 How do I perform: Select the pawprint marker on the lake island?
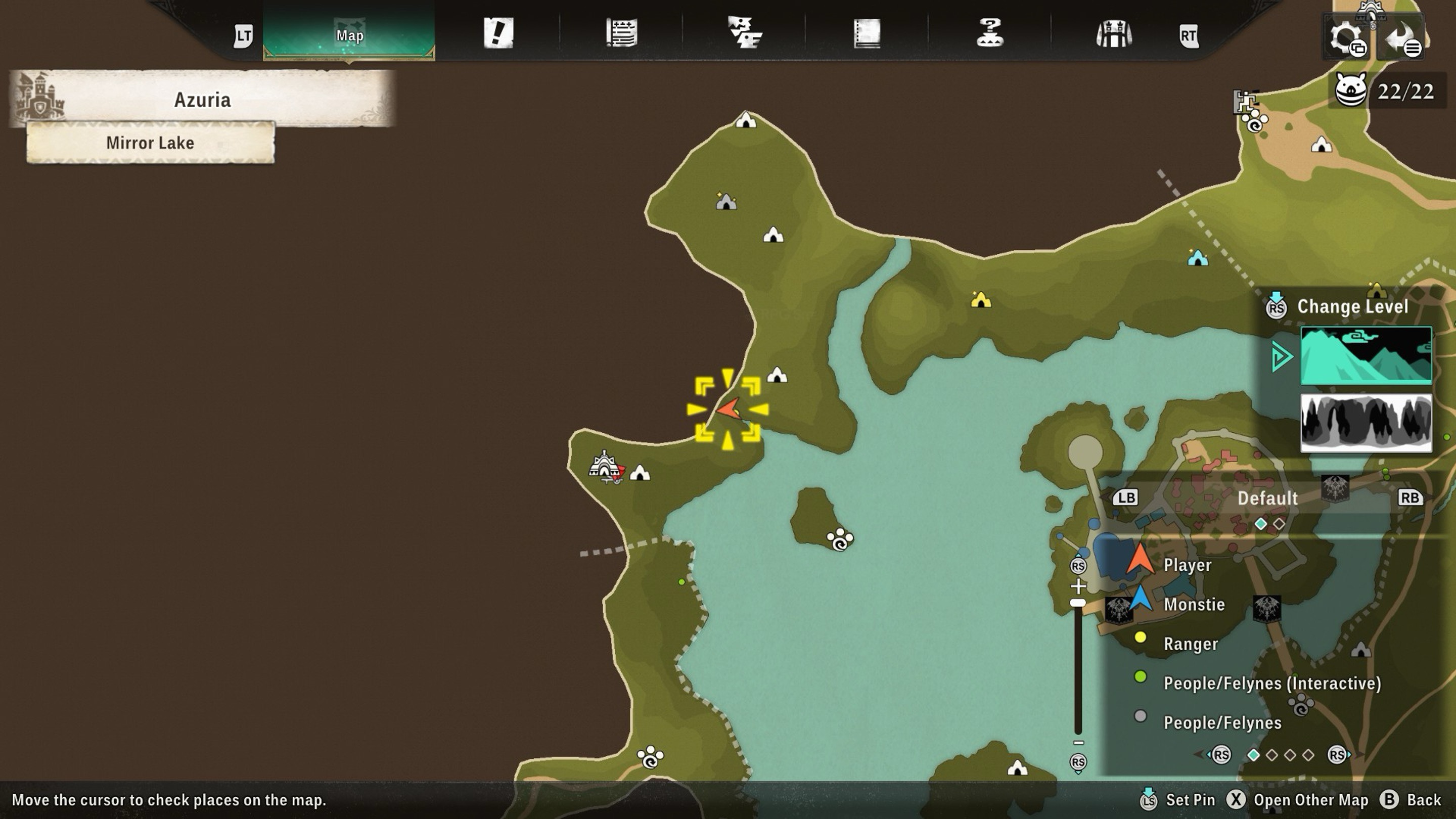coord(840,539)
